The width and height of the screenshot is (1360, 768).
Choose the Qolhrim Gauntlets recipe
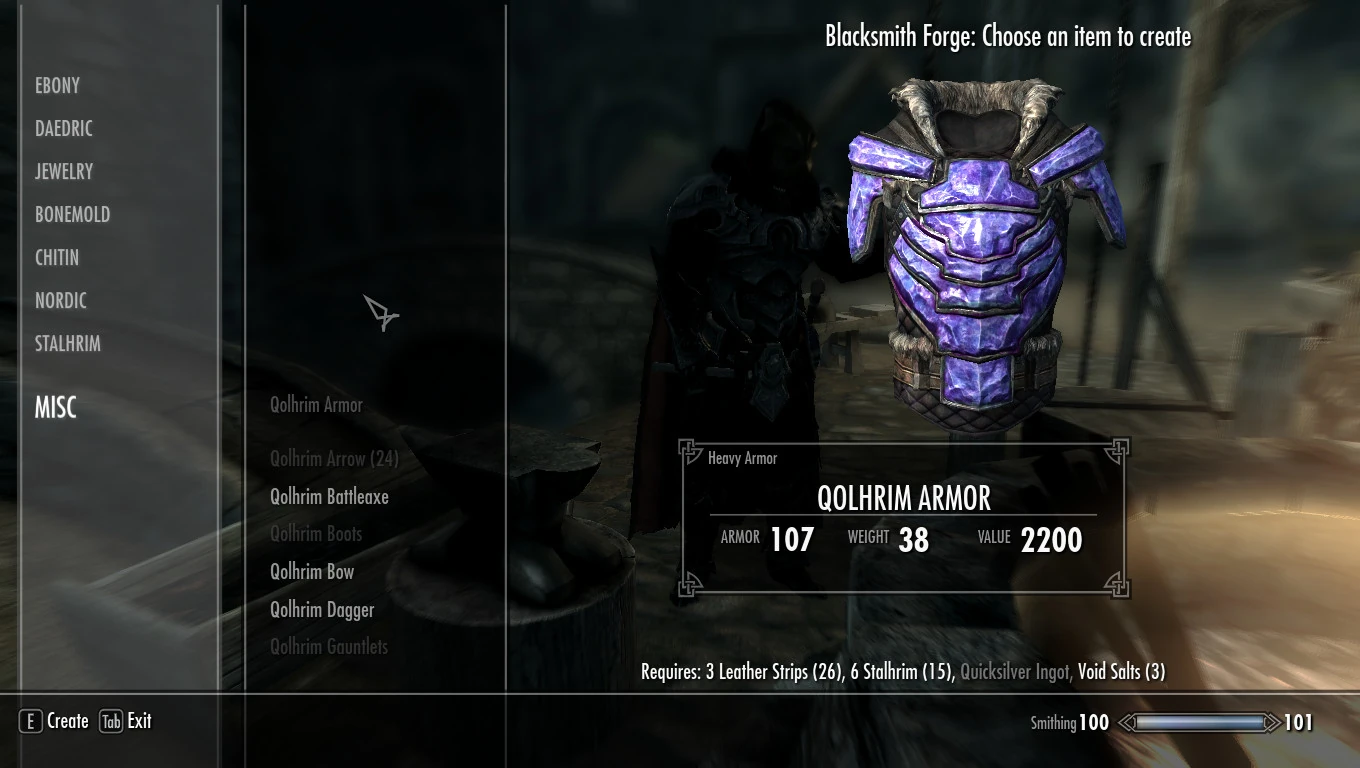coord(328,646)
